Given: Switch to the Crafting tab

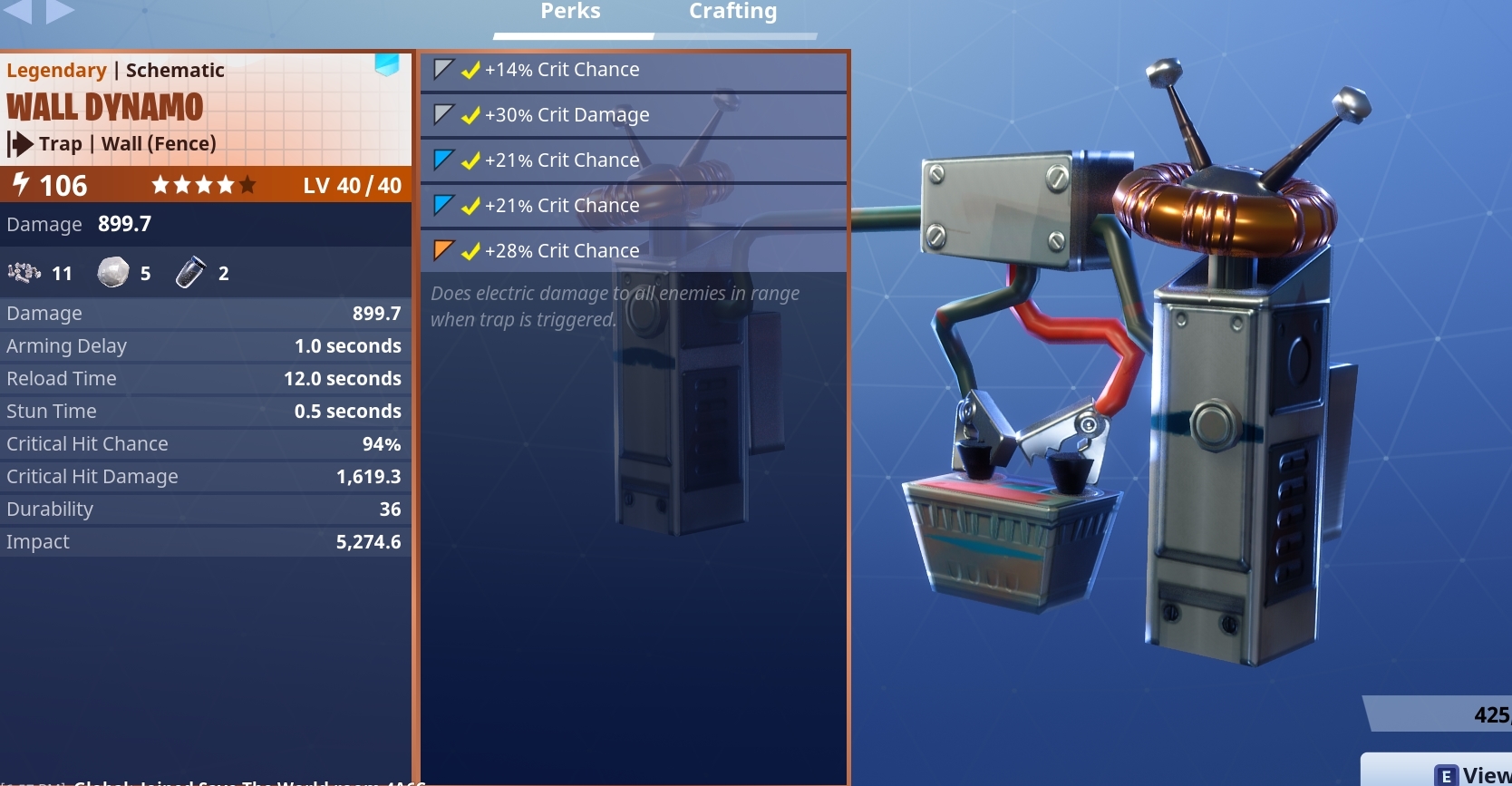Looking at the screenshot, I should [x=732, y=12].
